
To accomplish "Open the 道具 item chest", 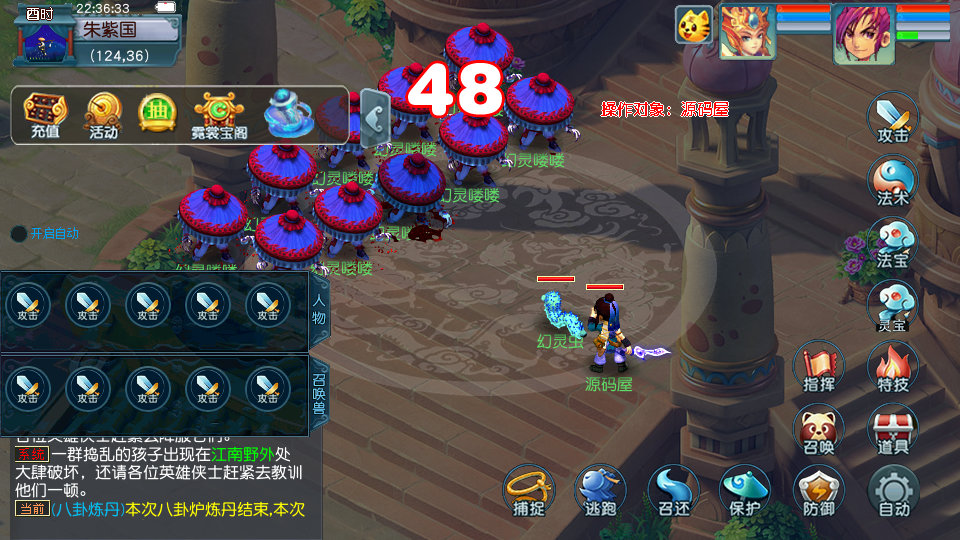I will 892,429.
